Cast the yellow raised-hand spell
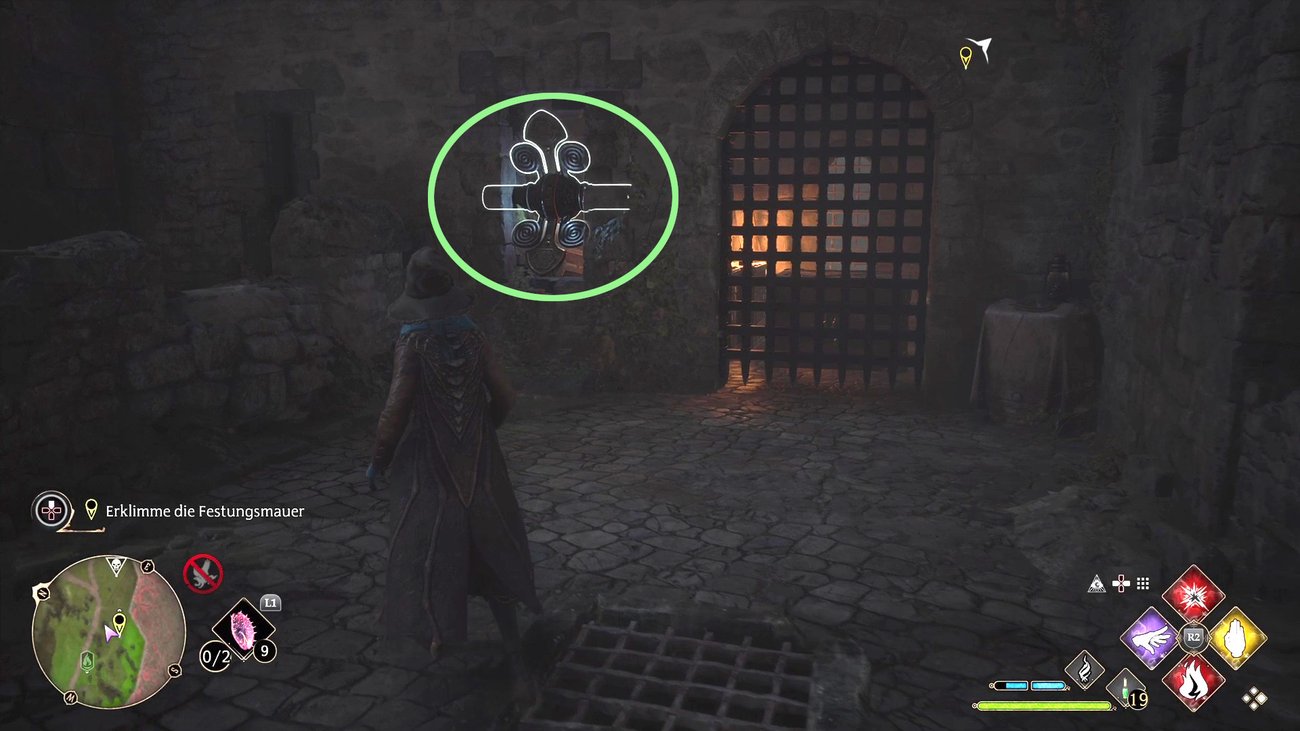 [x=1237, y=637]
